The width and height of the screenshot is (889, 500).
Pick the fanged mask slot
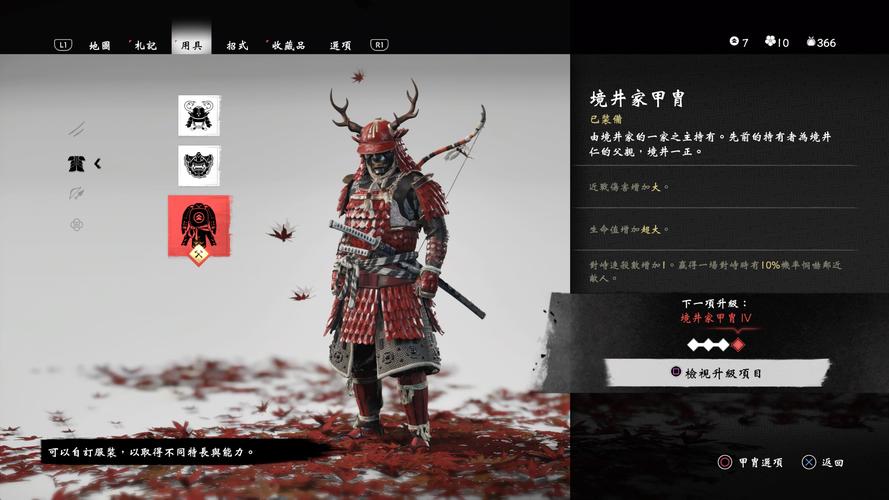tap(199, 166)
